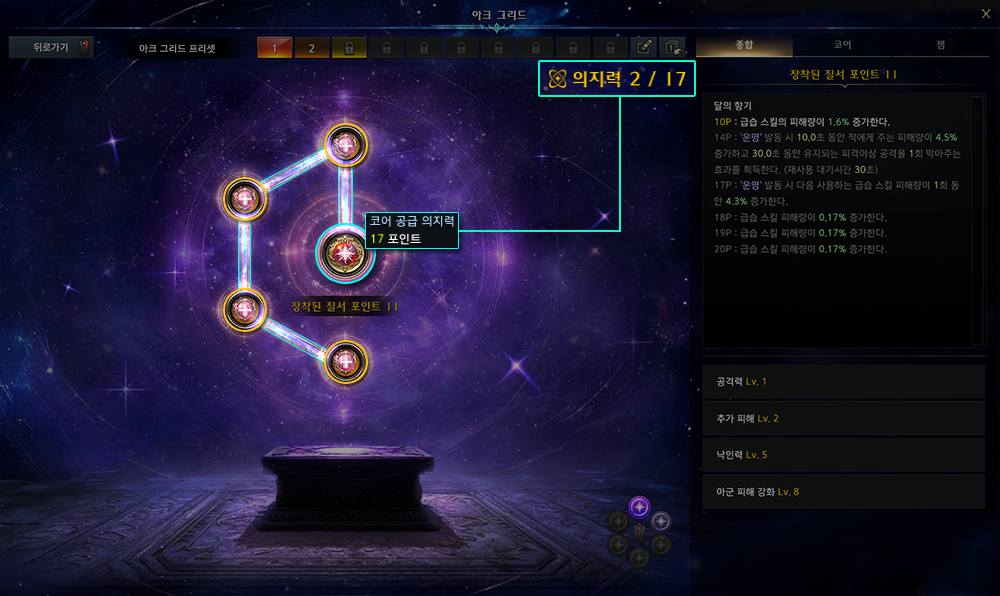
Task: Switch to Ark Grid preset 2
Action: (x=311, y=47)
